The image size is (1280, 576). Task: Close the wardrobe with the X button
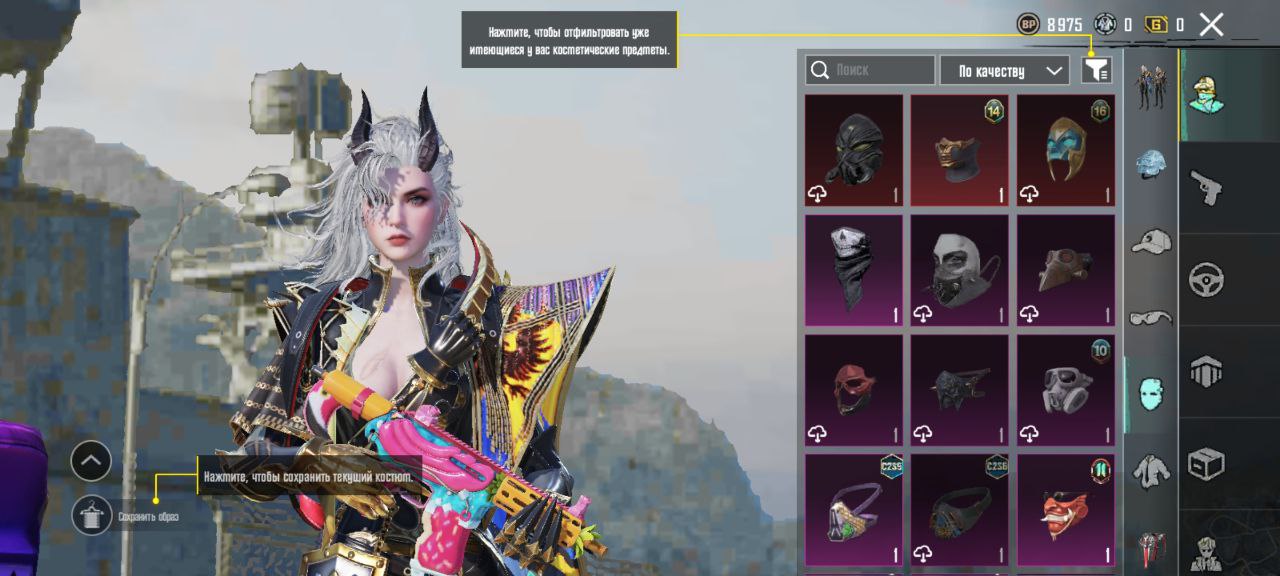pos(1211,25)
